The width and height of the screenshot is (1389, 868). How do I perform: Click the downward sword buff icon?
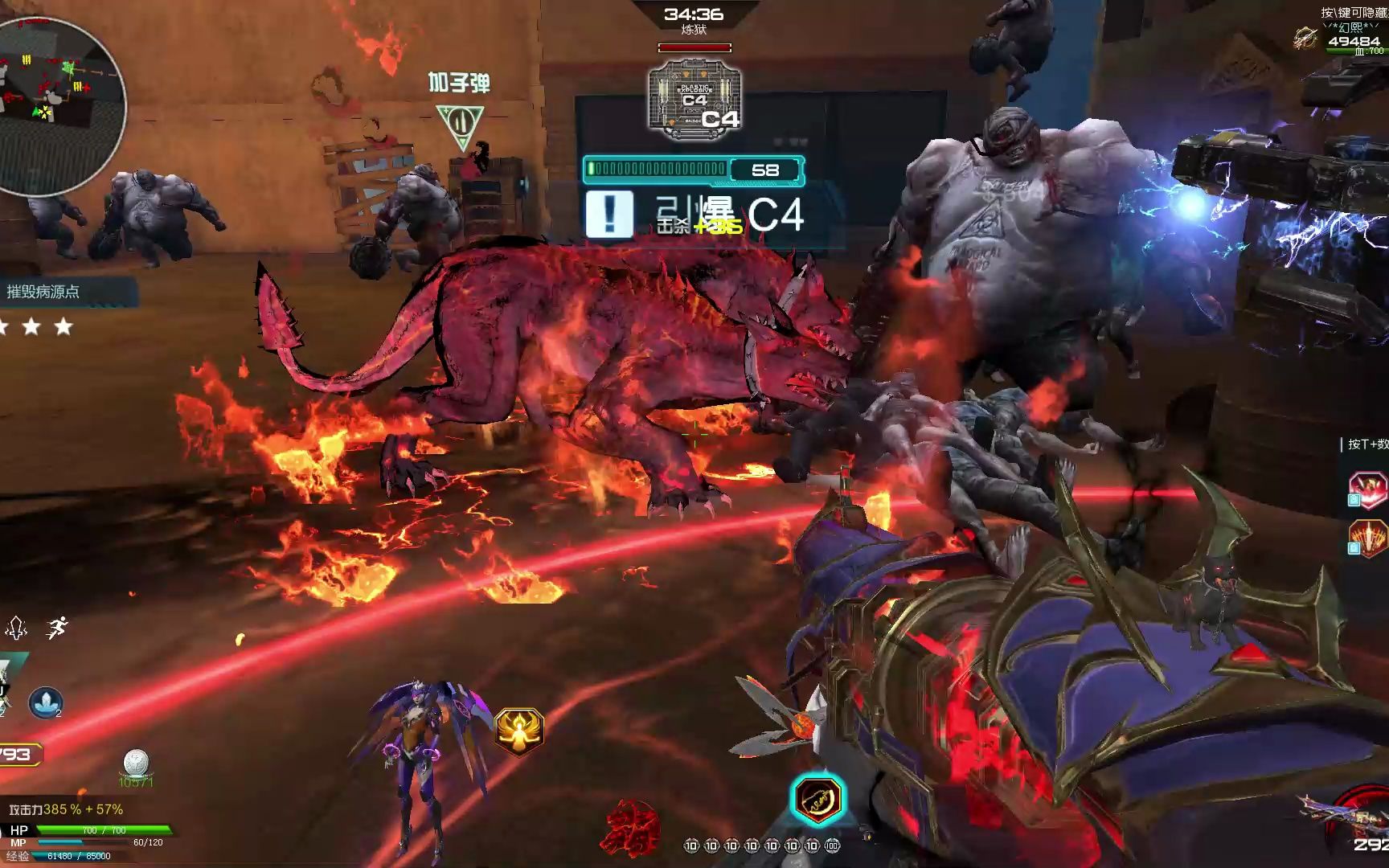pyautogui.click(x=17, y=628)
